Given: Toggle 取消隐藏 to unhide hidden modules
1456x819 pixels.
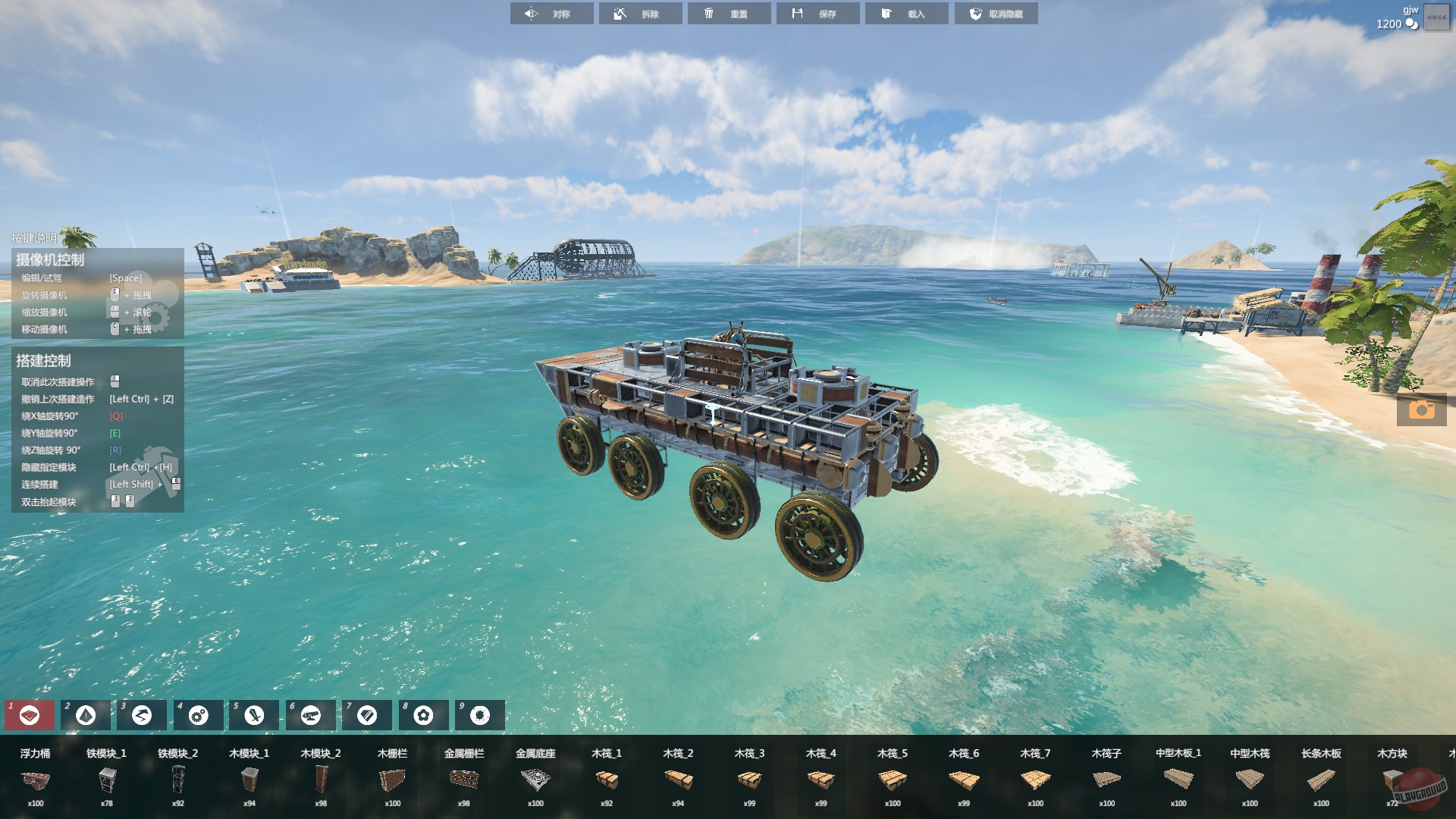Looking at the screenshot, I should pyautogui.click(x=996, y=13).
